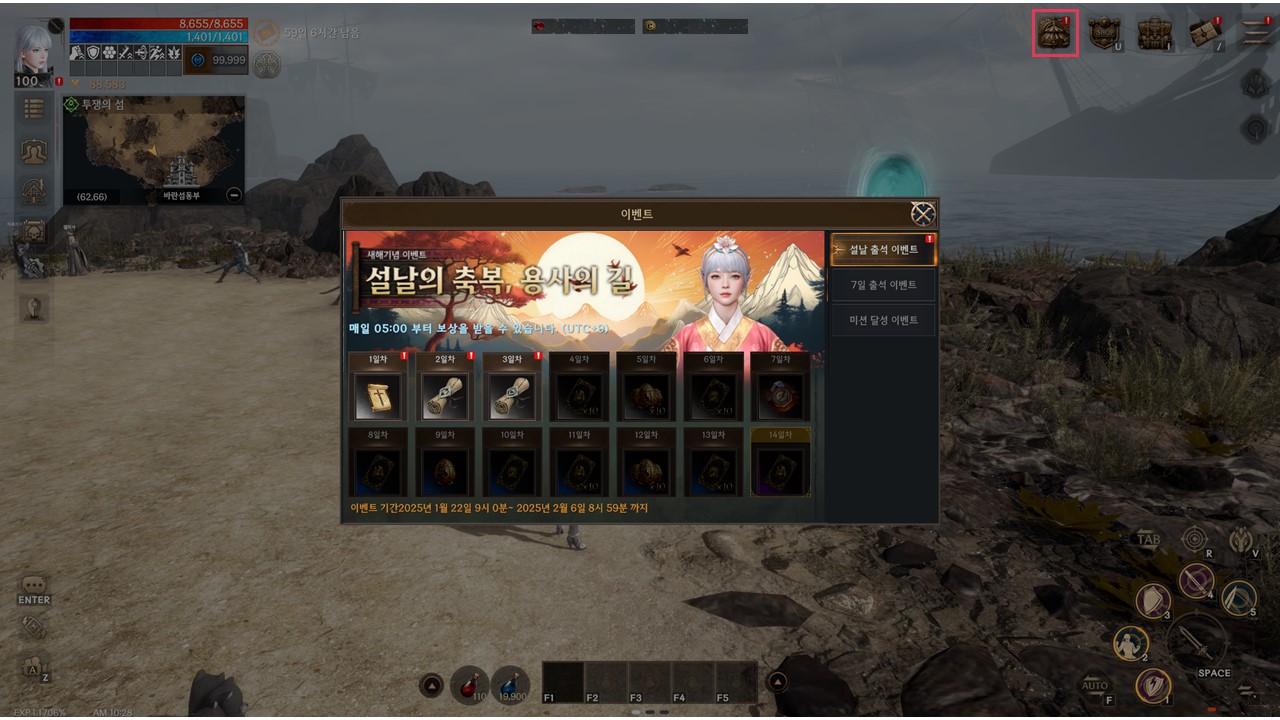The image size is (1280, 720).
Task: Select the 설날 출석 이벤트 tab
Action: [x=883, y=250]
